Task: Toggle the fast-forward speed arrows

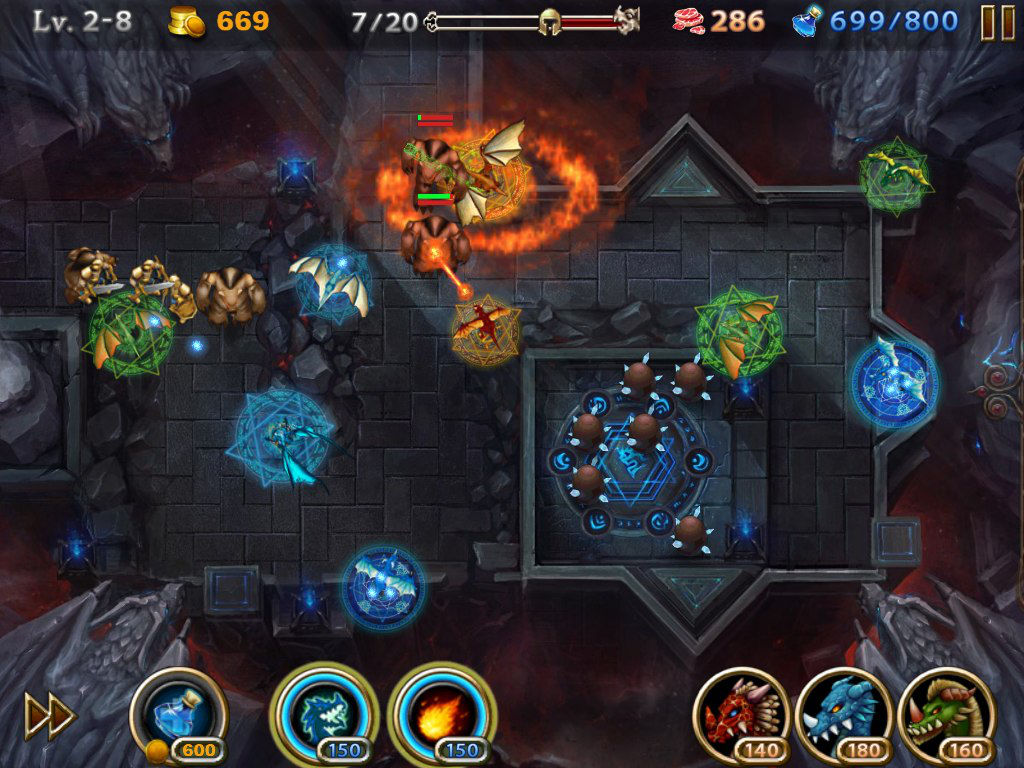Action: click(x=49, y=716)
